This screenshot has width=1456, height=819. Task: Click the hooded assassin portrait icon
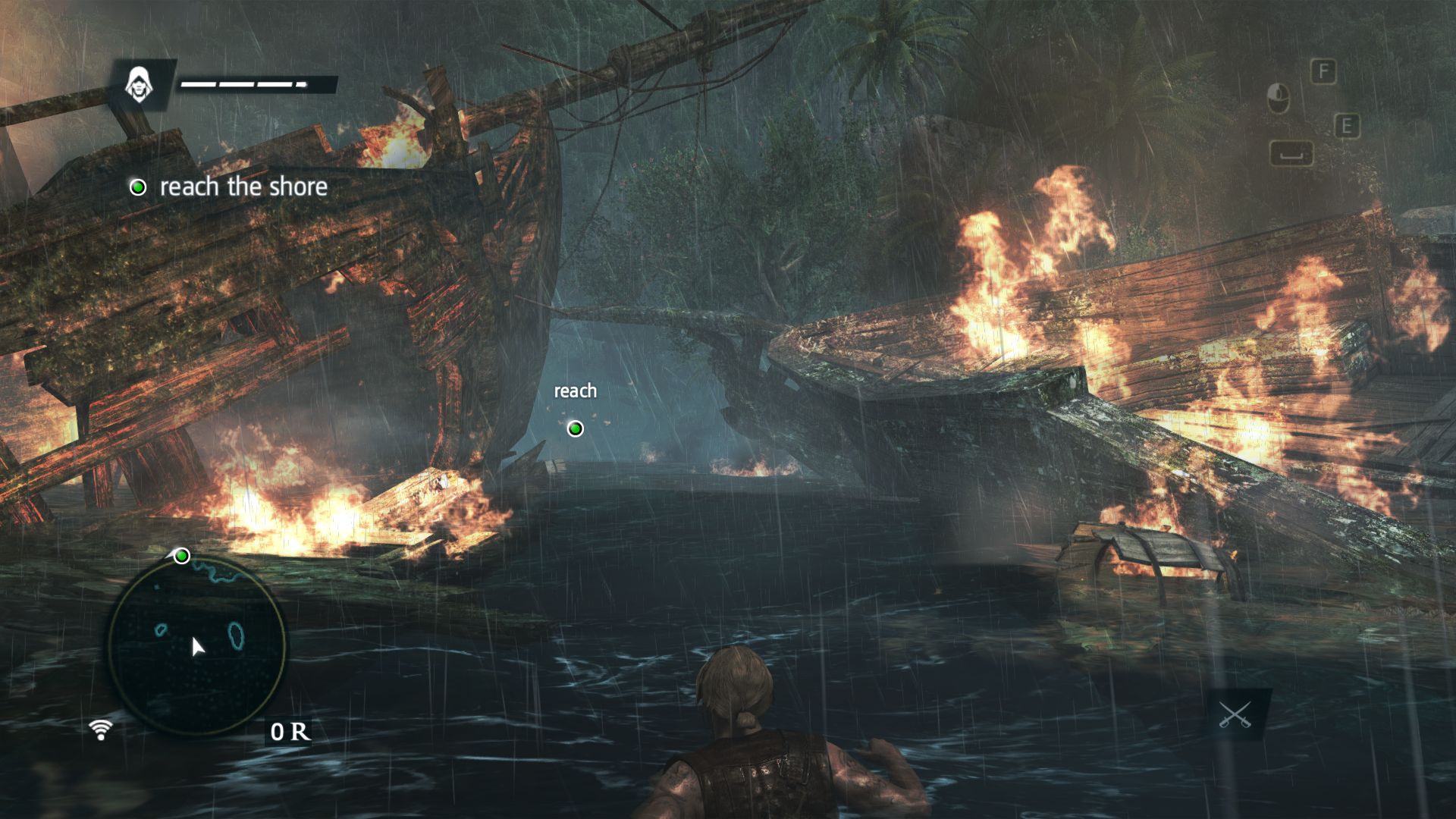point(138,84)
